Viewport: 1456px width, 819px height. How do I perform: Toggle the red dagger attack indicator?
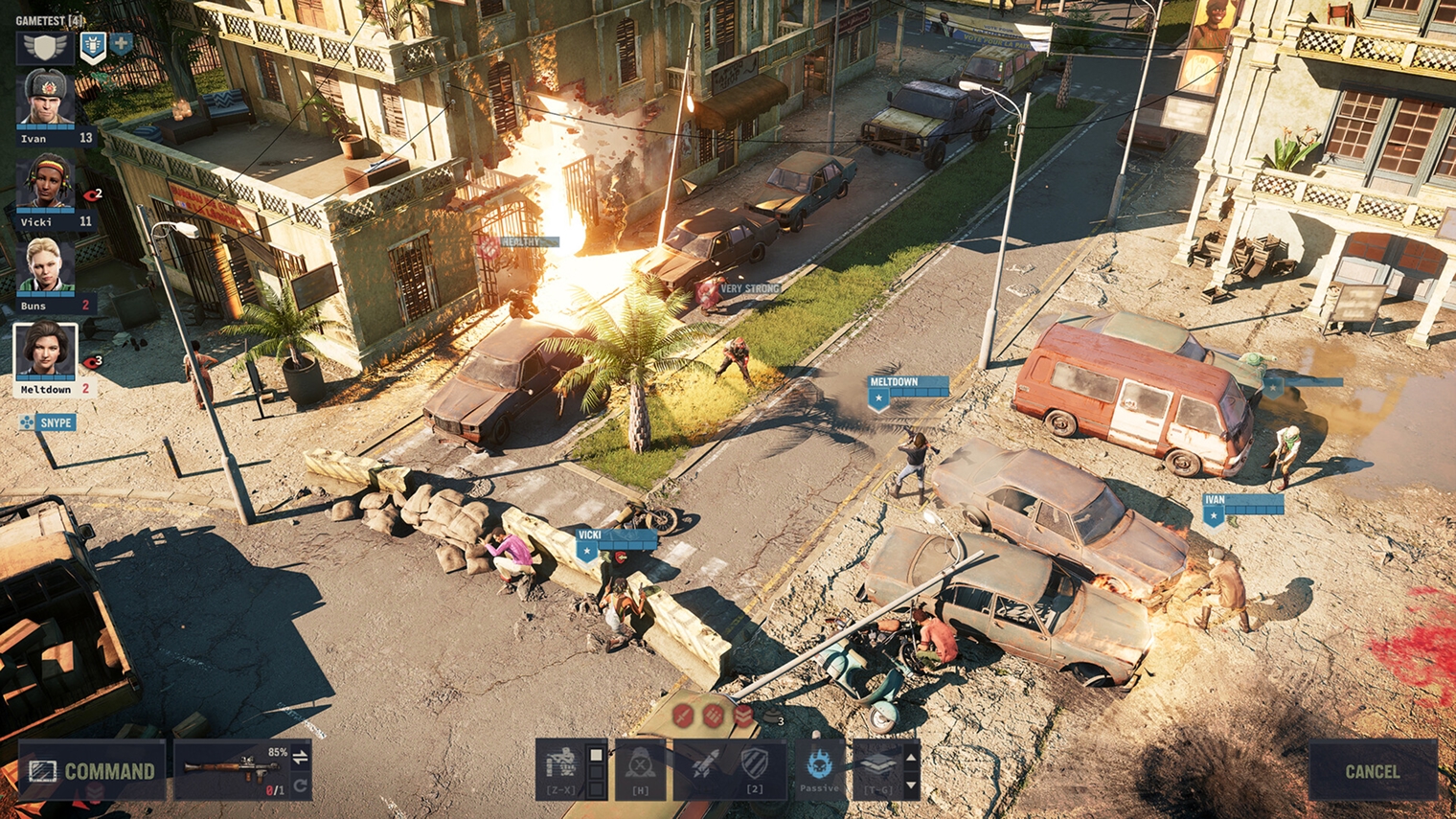(x=681, y=717)
